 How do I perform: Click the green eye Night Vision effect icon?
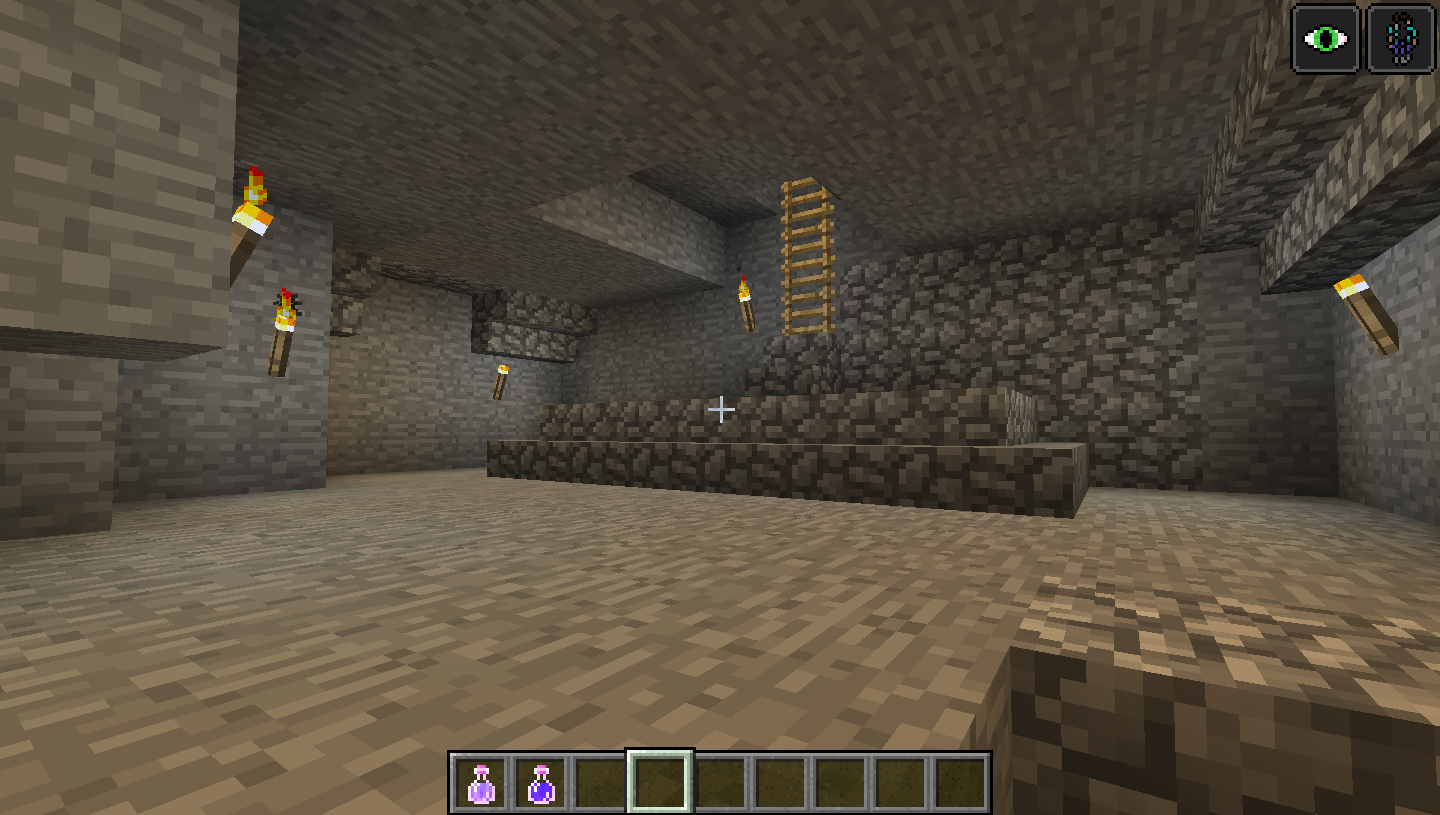click(1326, 40)
